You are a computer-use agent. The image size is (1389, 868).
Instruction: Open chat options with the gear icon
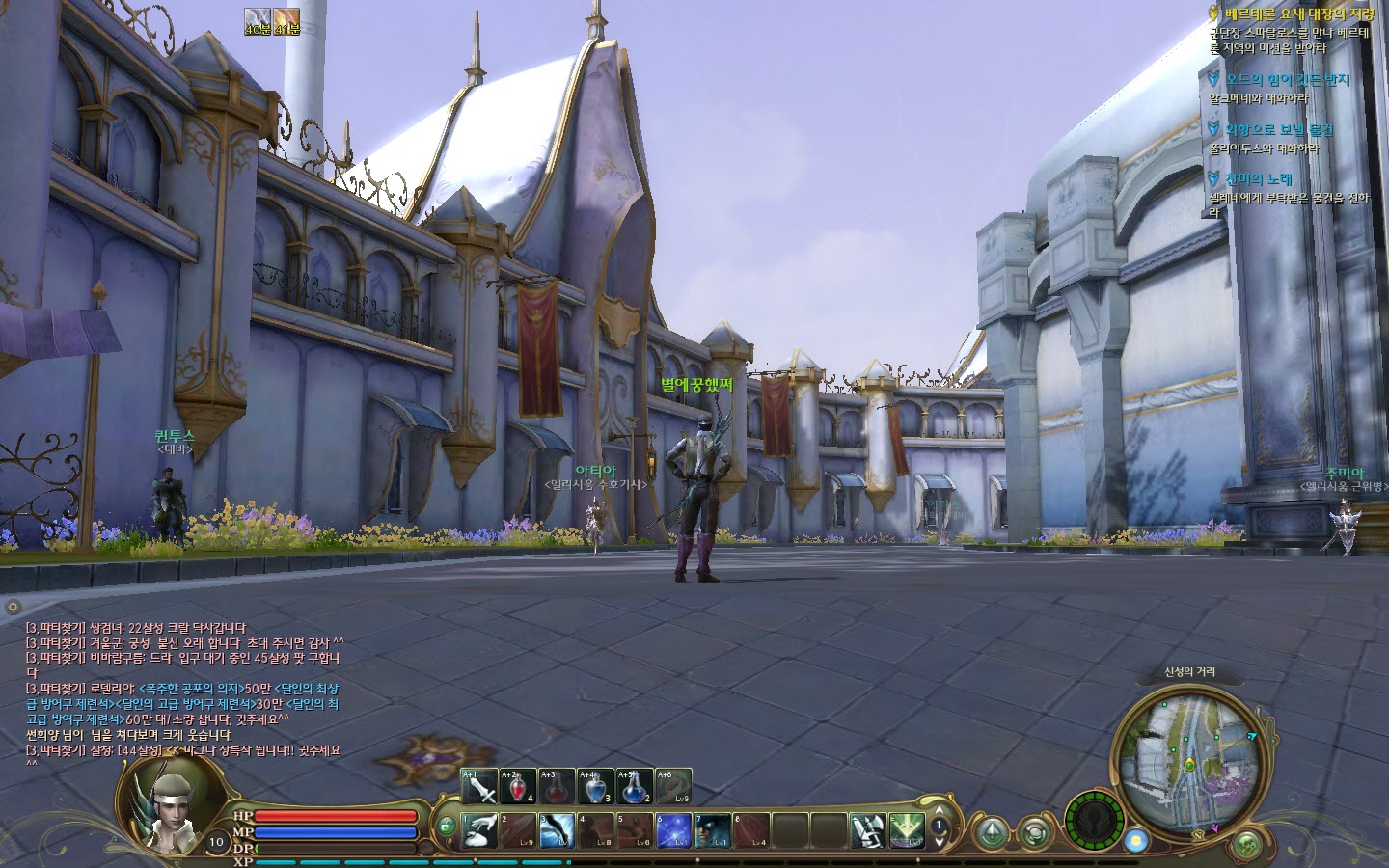(x=13, y=608)
